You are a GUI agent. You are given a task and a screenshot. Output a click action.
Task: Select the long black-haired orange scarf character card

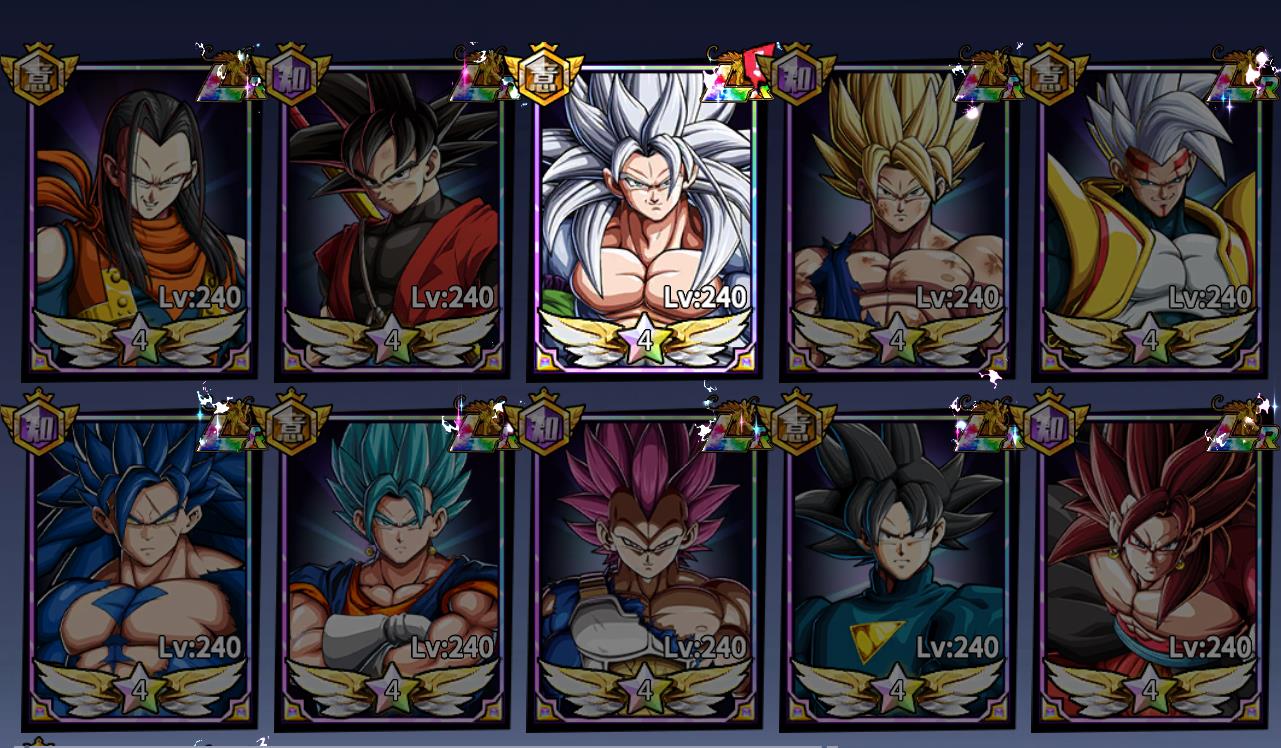pyautogui.click(x=140, y=215)
